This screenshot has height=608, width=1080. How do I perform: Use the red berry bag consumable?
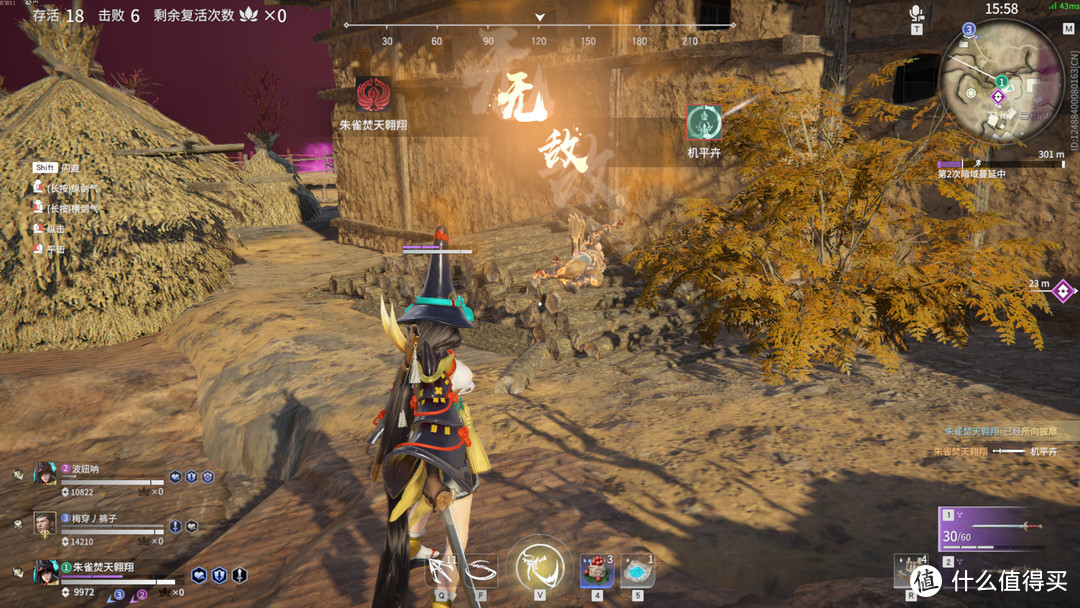pos(596,572)
